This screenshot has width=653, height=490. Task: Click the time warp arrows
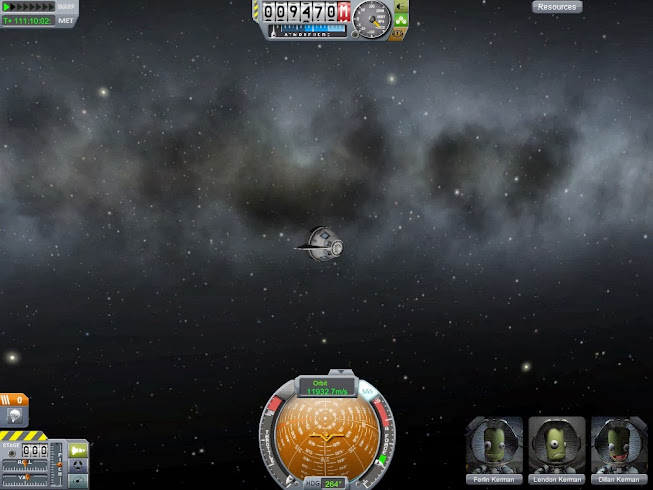27,7
